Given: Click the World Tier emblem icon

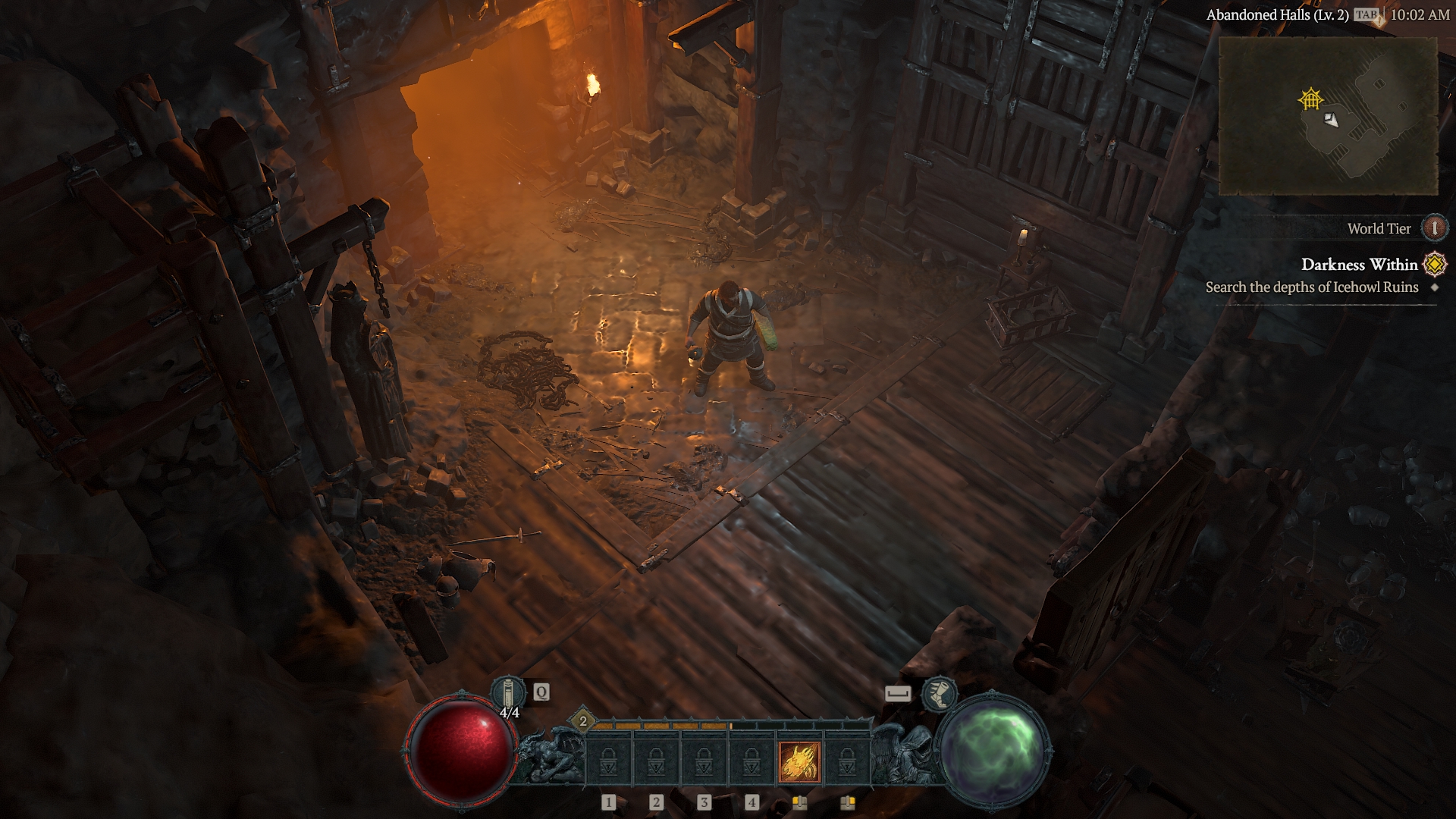Looking at the screenshot, I should [x=1434, y=229].
